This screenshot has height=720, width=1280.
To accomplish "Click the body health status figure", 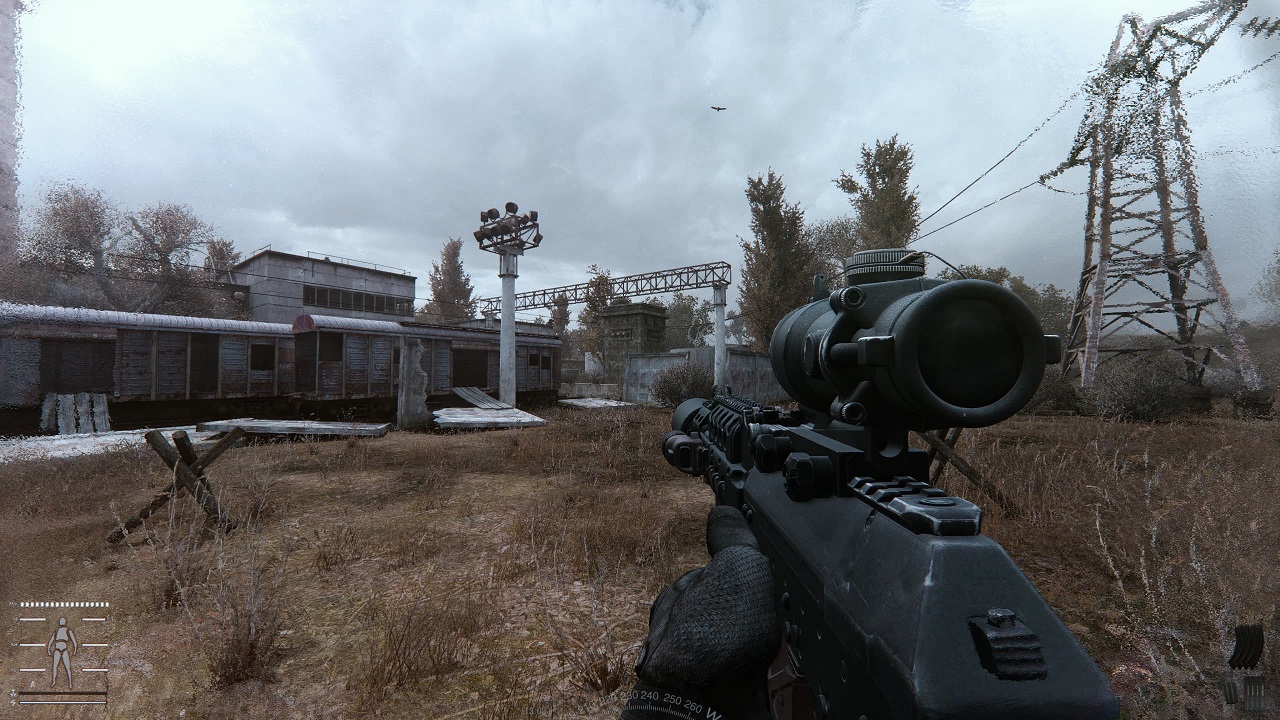I will tap(62, 652).
